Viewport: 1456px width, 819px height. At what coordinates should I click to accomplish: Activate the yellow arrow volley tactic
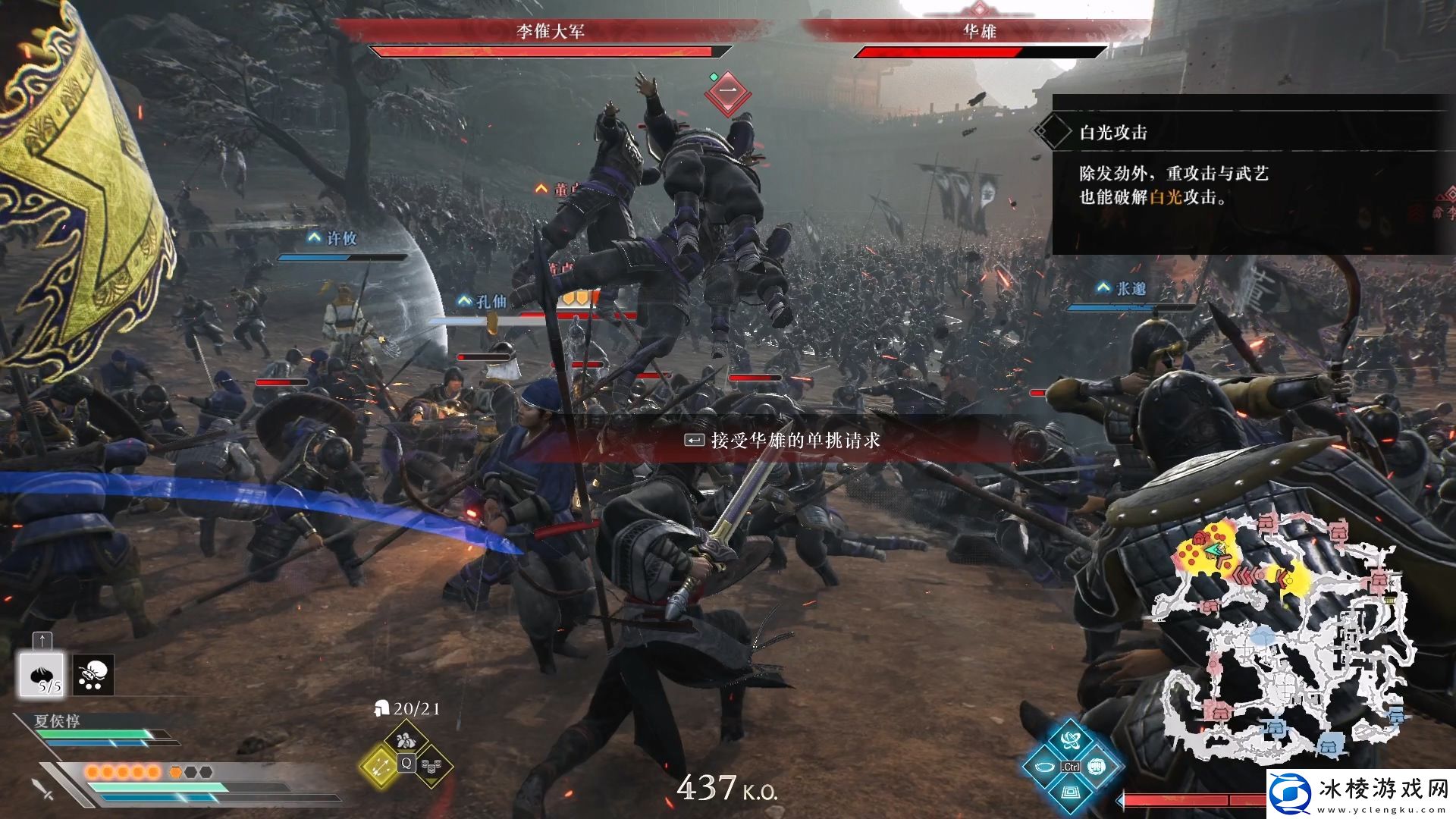click(x=380, y=764)
